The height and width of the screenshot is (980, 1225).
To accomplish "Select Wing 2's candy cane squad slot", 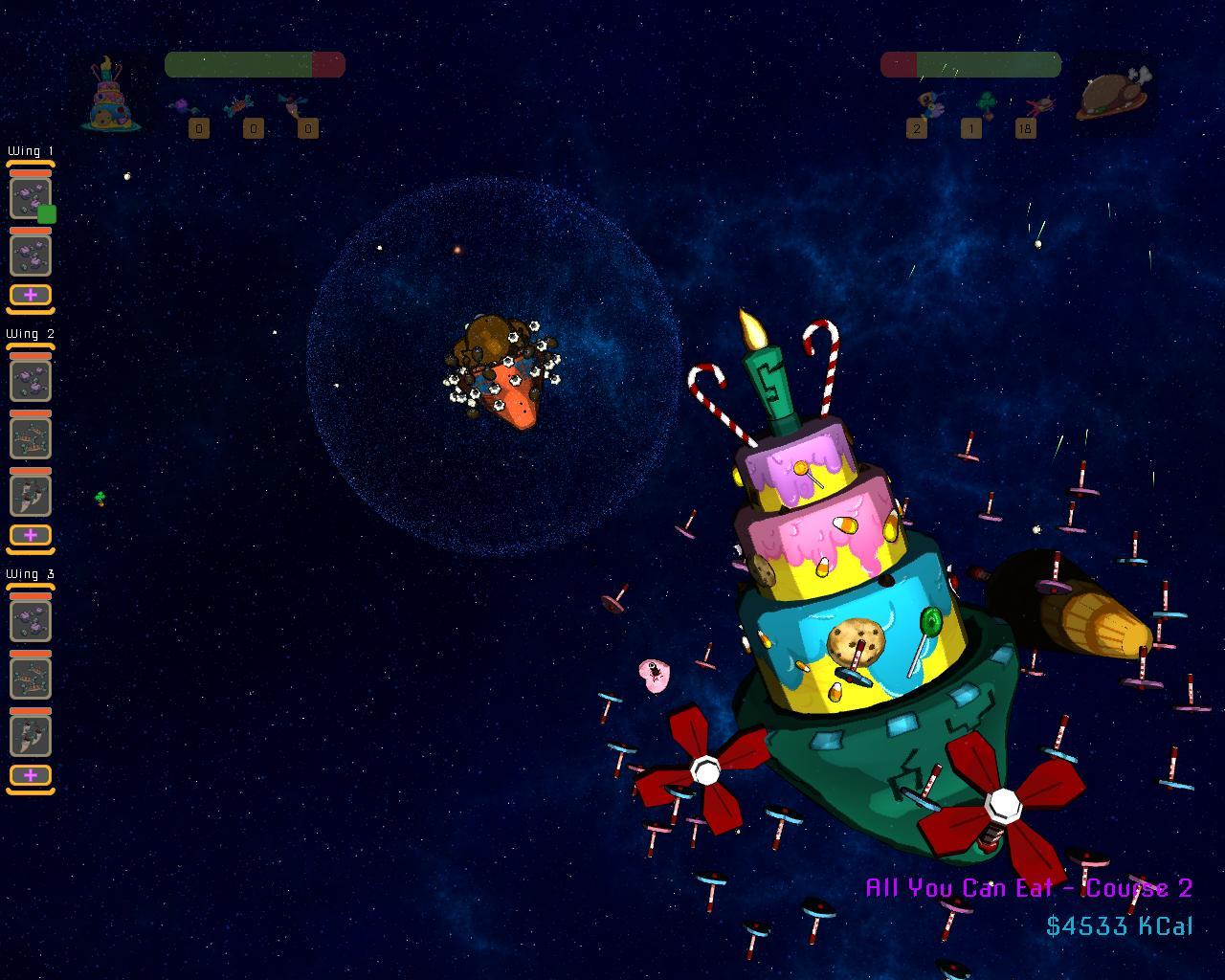I will click(x=31, y=438).
